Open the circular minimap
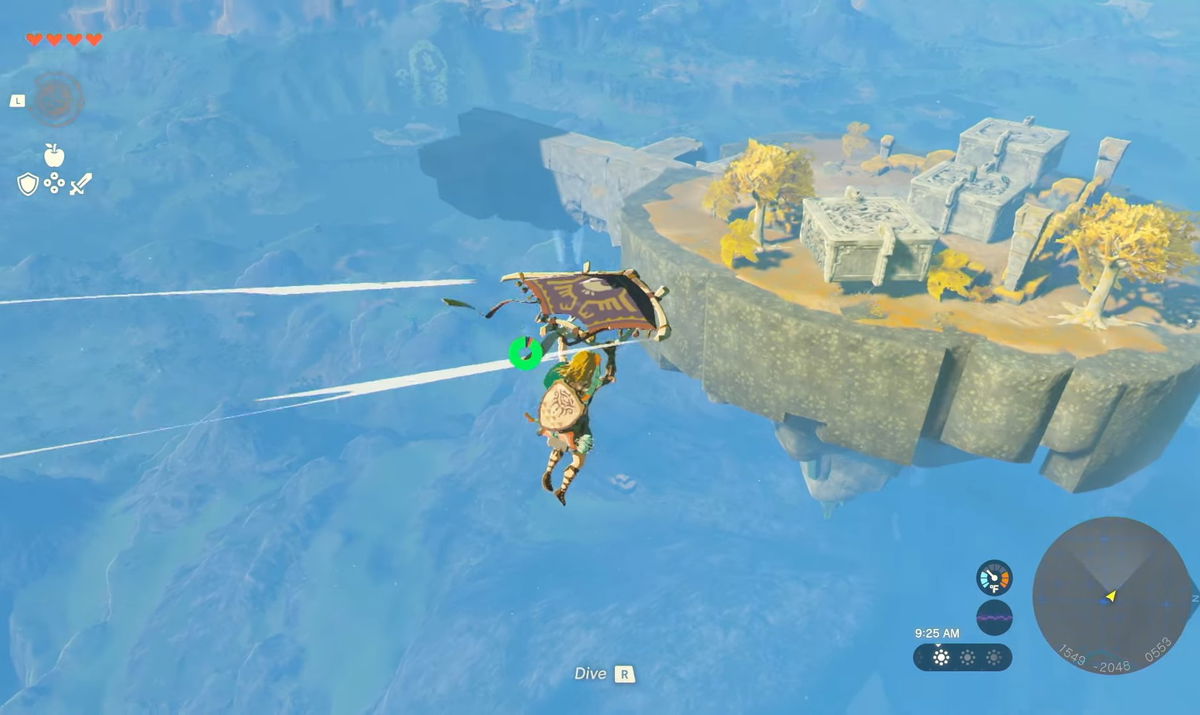This screenshot has width=1200, height=715. (x=1110, y=595)
